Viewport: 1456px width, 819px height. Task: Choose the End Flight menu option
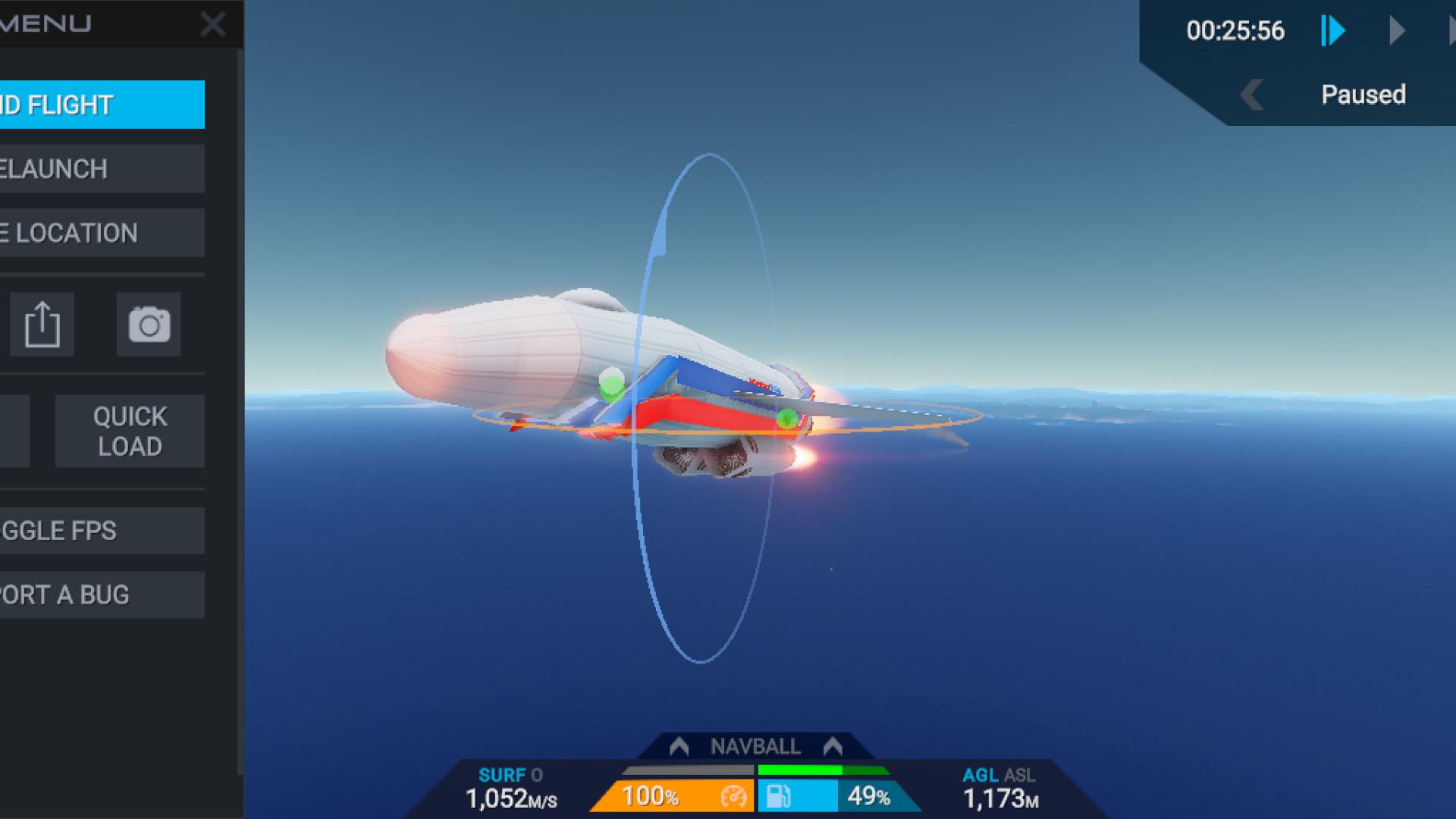pyautogui.click(x=101, y=105)
